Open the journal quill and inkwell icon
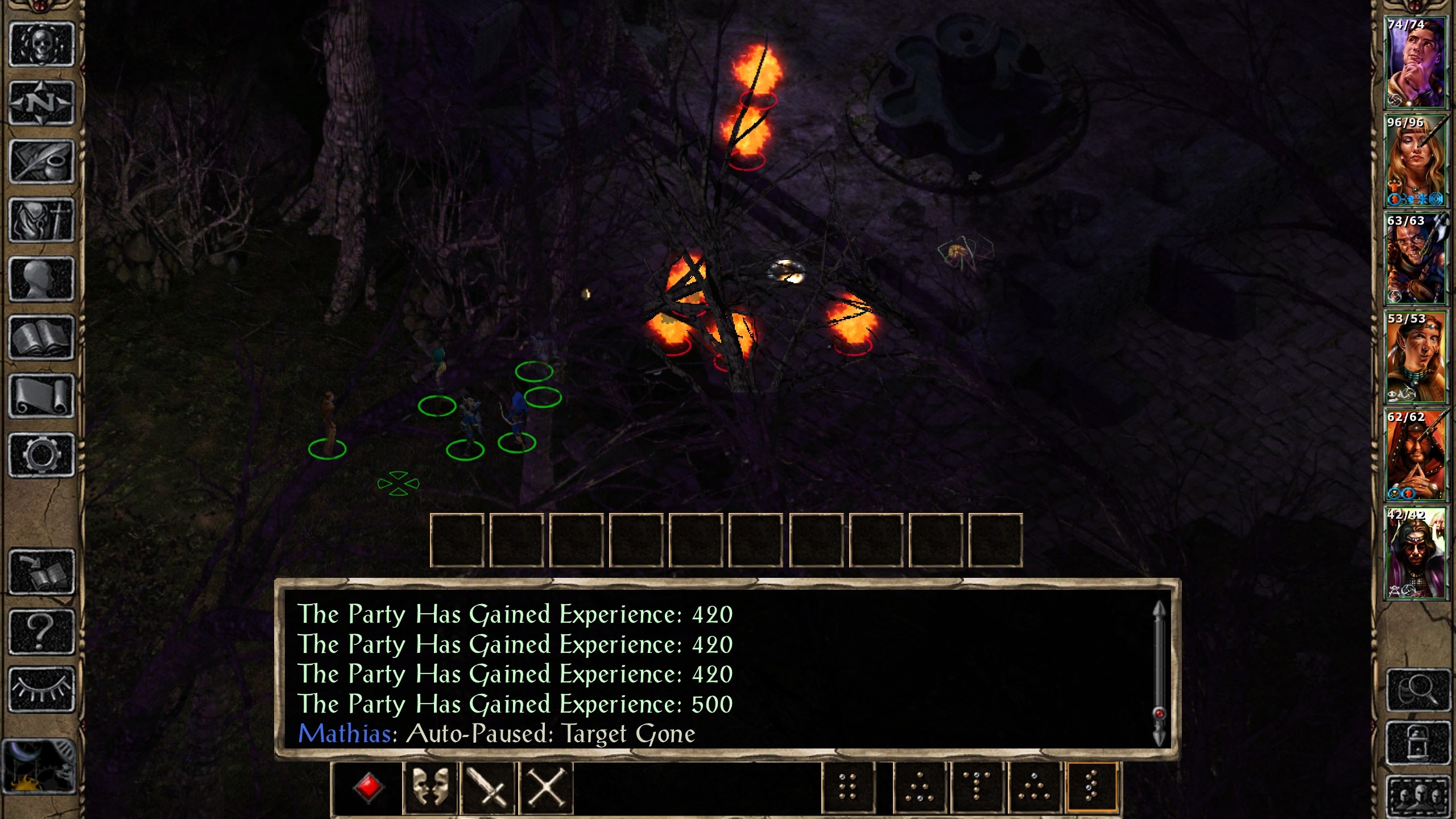The image size is (1456, 819). point(42,162)
